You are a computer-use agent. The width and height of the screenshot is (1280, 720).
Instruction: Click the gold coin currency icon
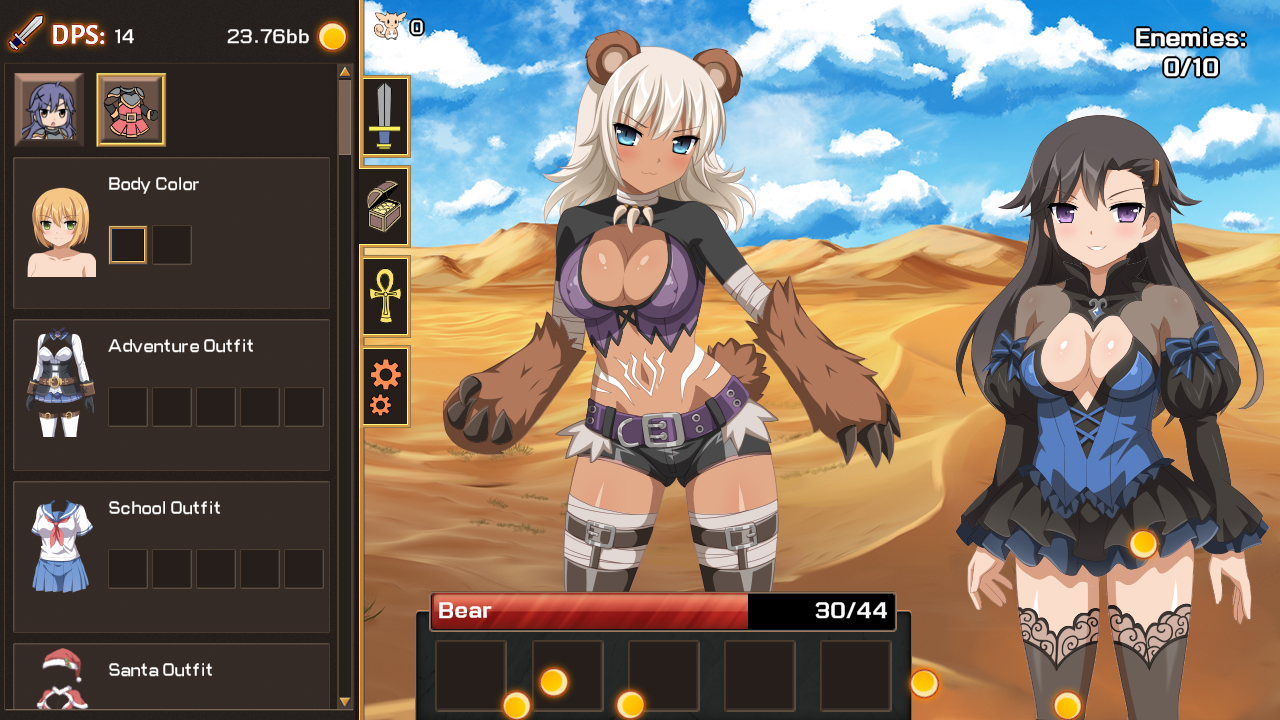coord(330,36)
